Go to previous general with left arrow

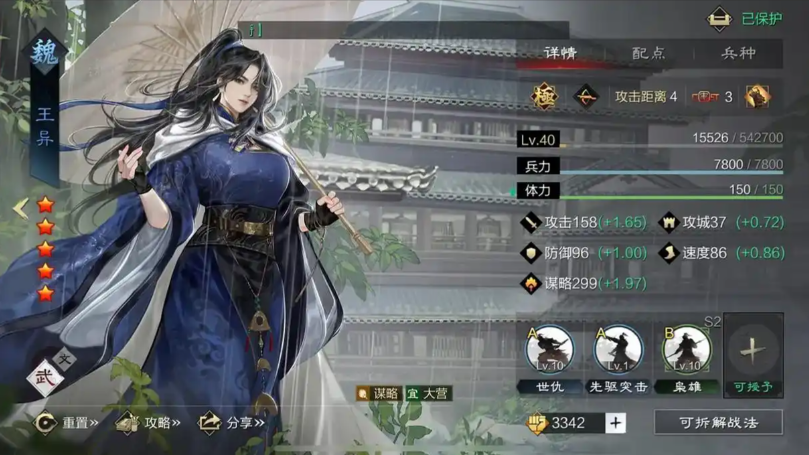pos(19,208)
